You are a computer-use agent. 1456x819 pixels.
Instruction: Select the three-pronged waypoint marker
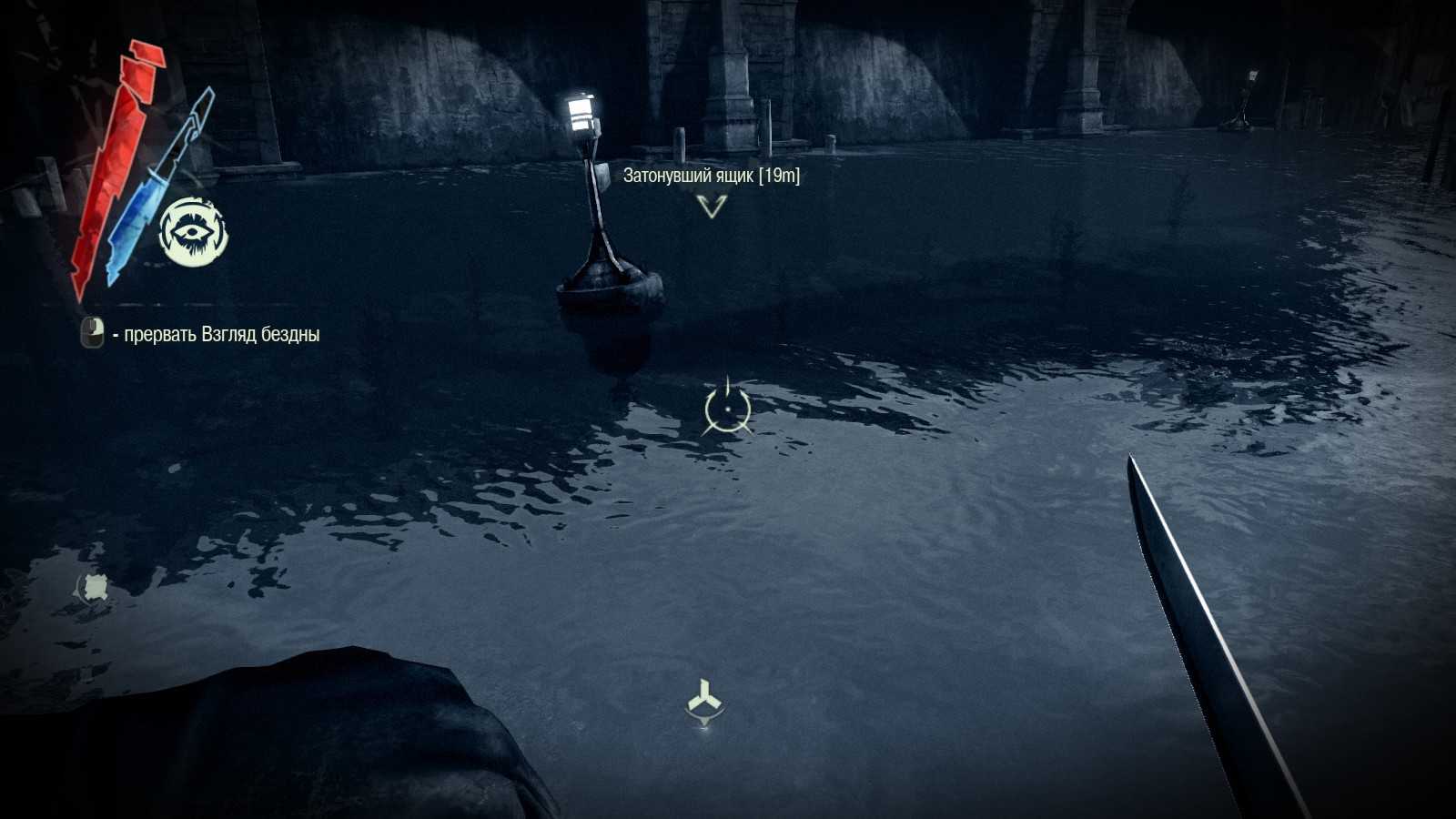coord(704,701)
